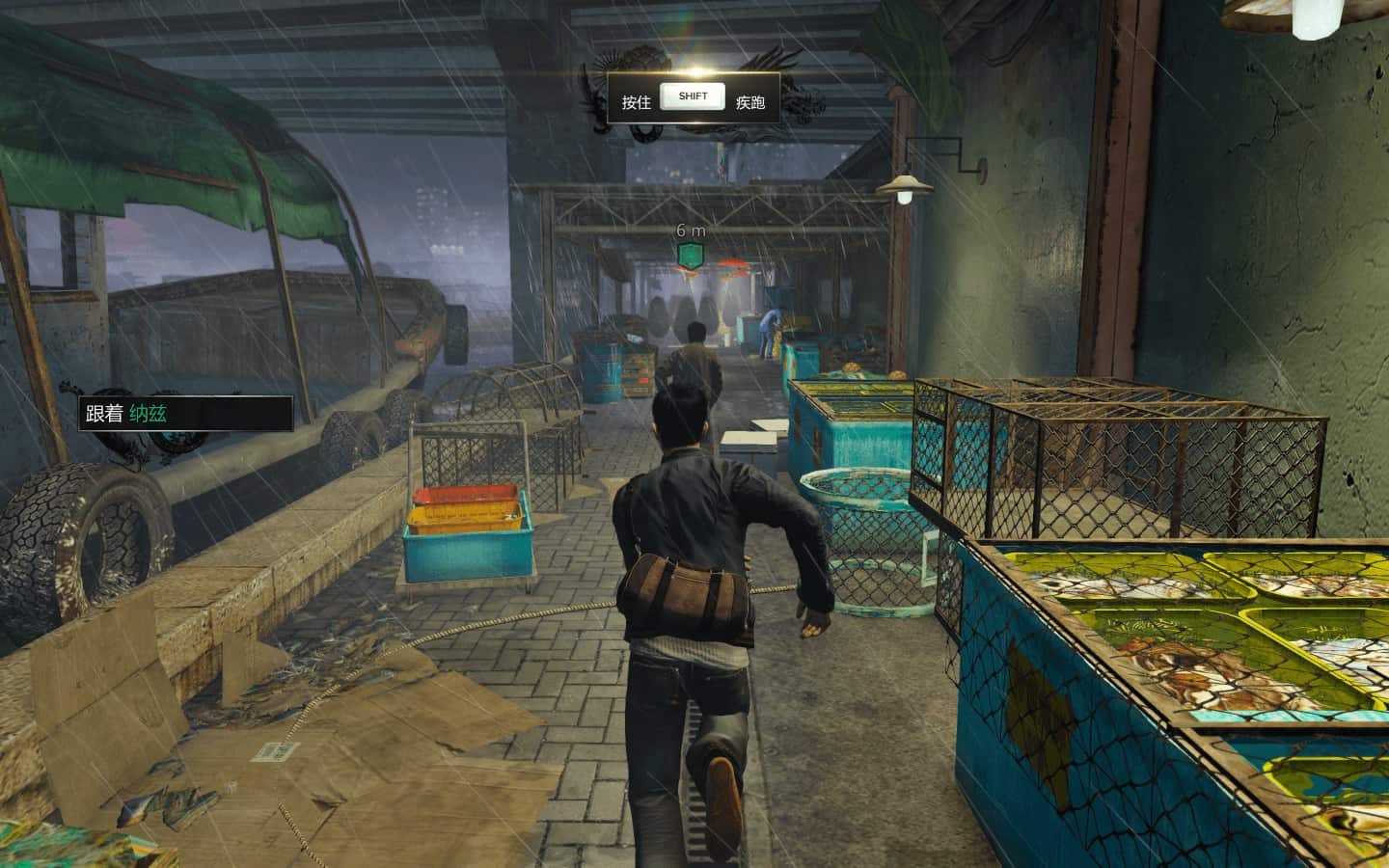Viewport: 1389px width, 868px height.
Task: Click the 跟着 纳兹 objective tracker
Action: coord(185,414)
